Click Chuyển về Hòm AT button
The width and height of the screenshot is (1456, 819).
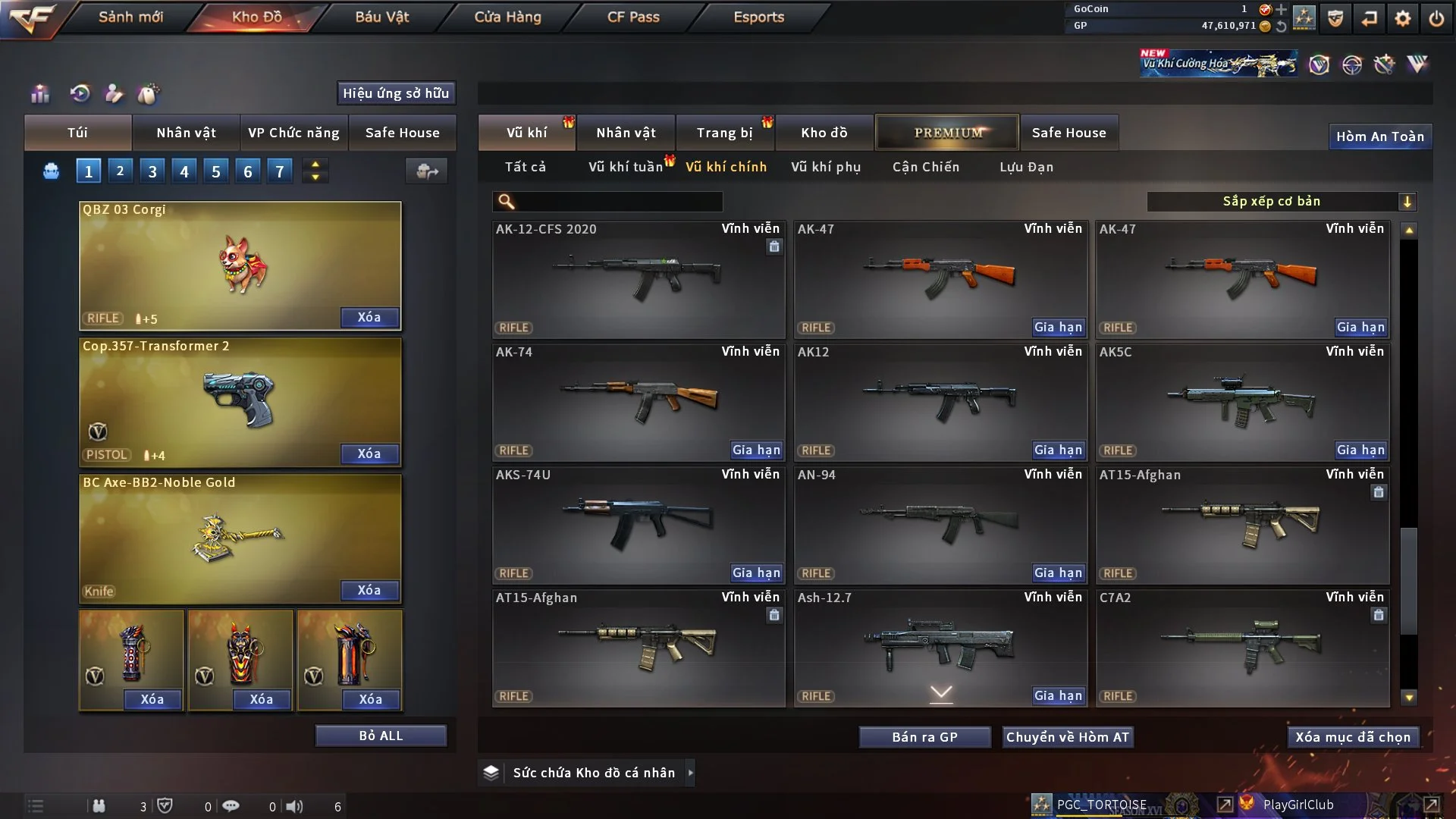tap(1067, 737)
